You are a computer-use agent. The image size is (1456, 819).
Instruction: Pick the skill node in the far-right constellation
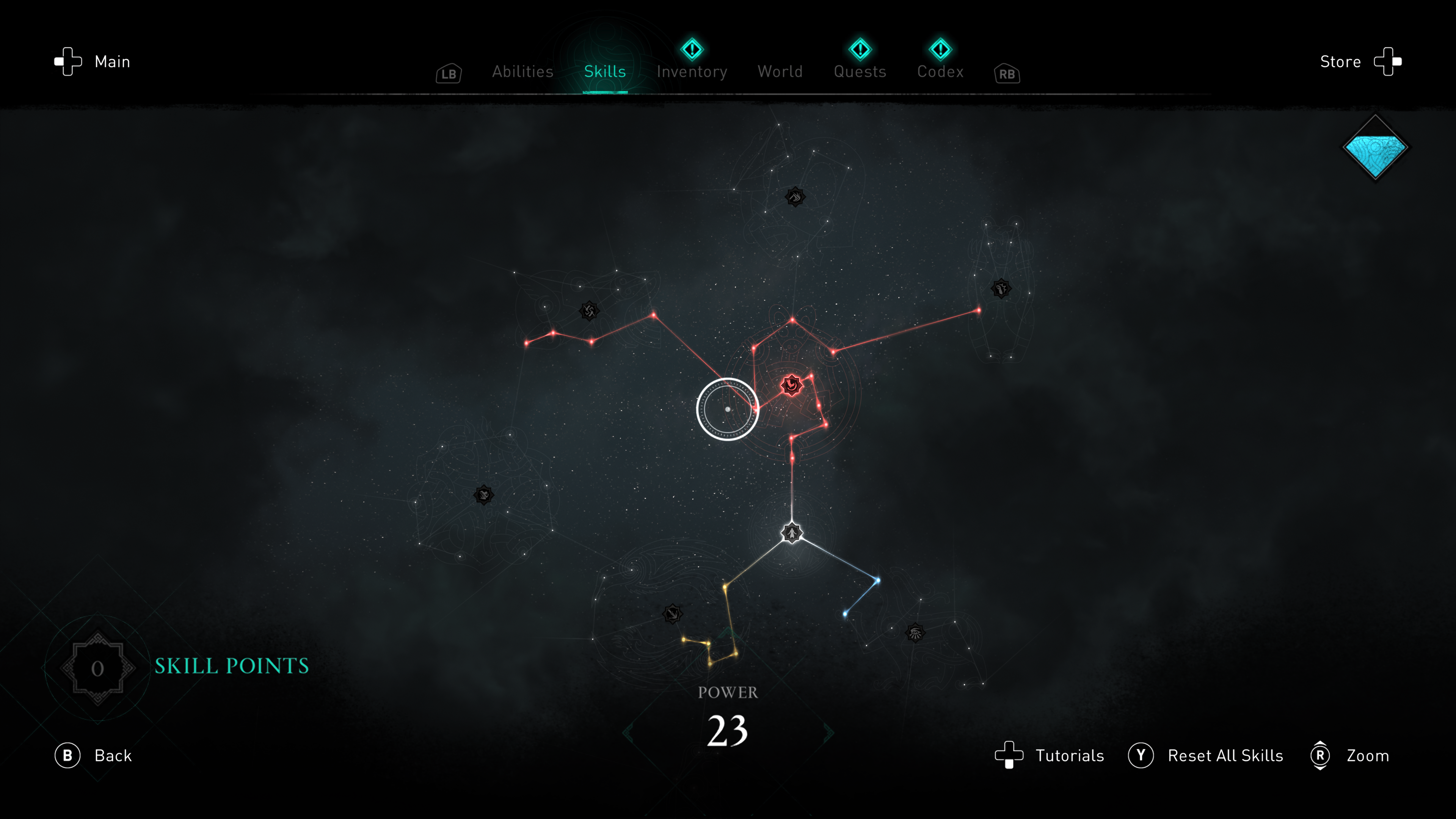click(x=1001, y=289)
